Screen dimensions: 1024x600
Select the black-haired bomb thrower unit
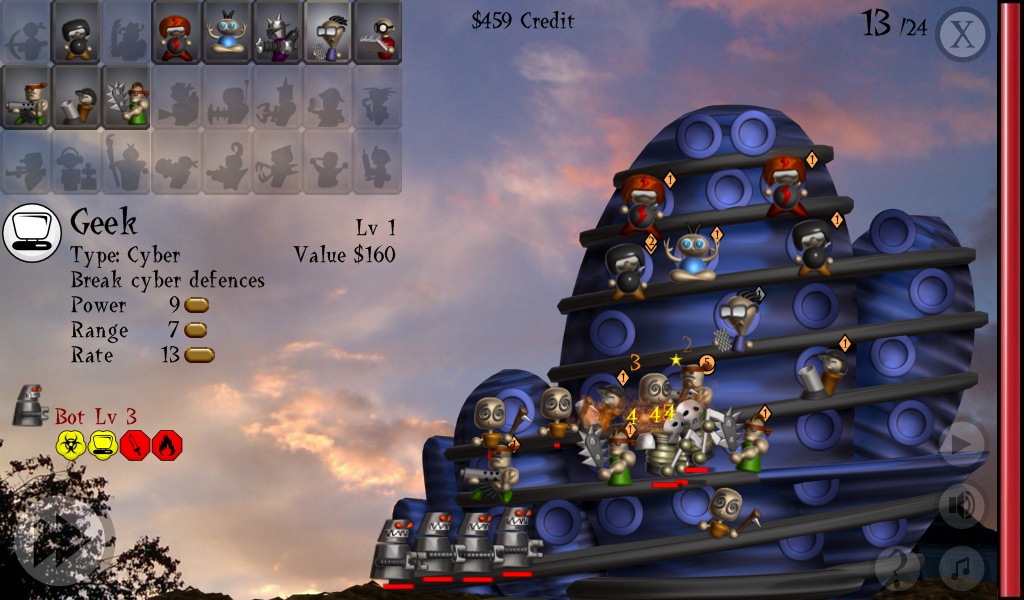point(76,32)
